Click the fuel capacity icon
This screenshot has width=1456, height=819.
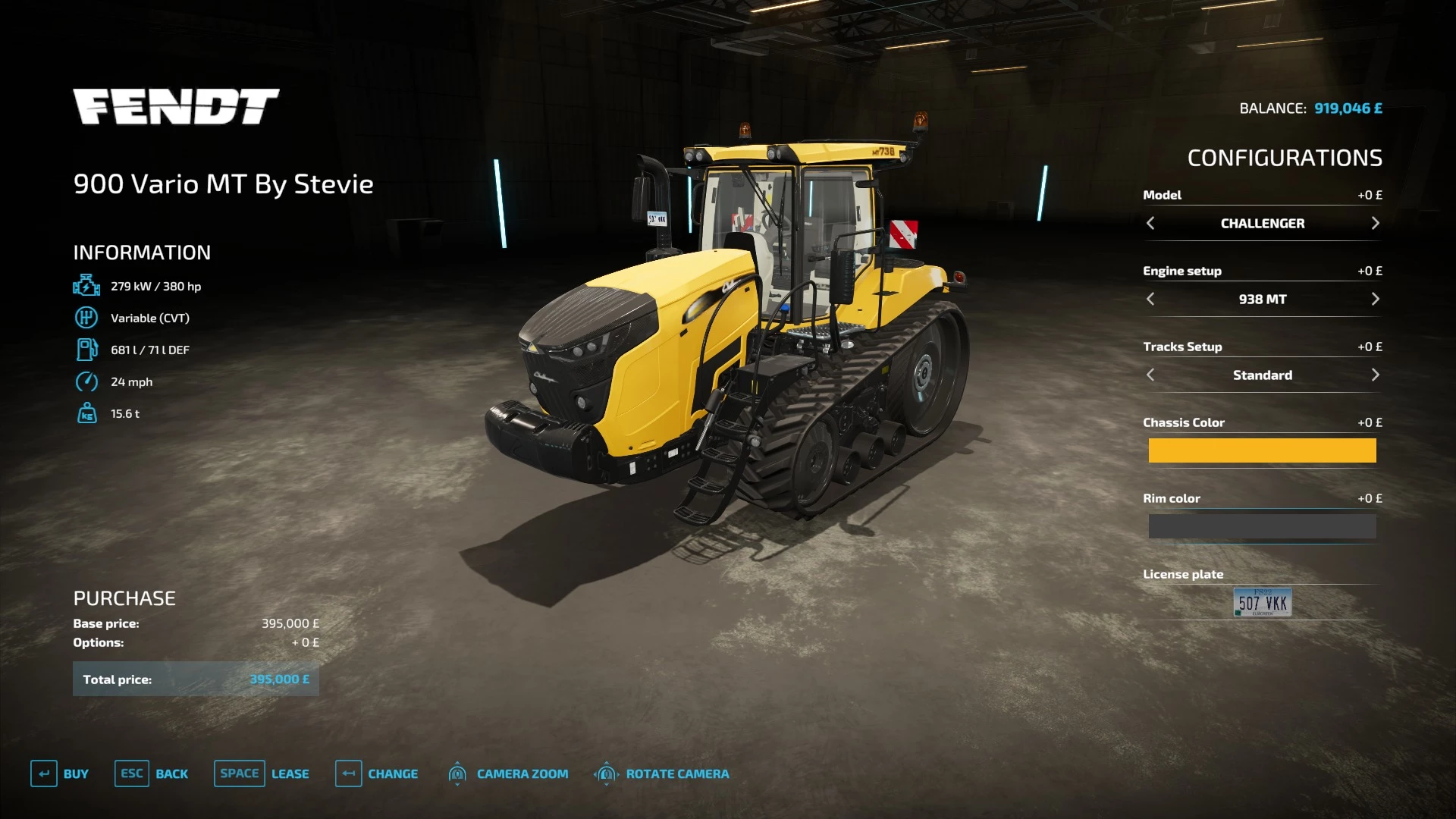coord(87,349)
